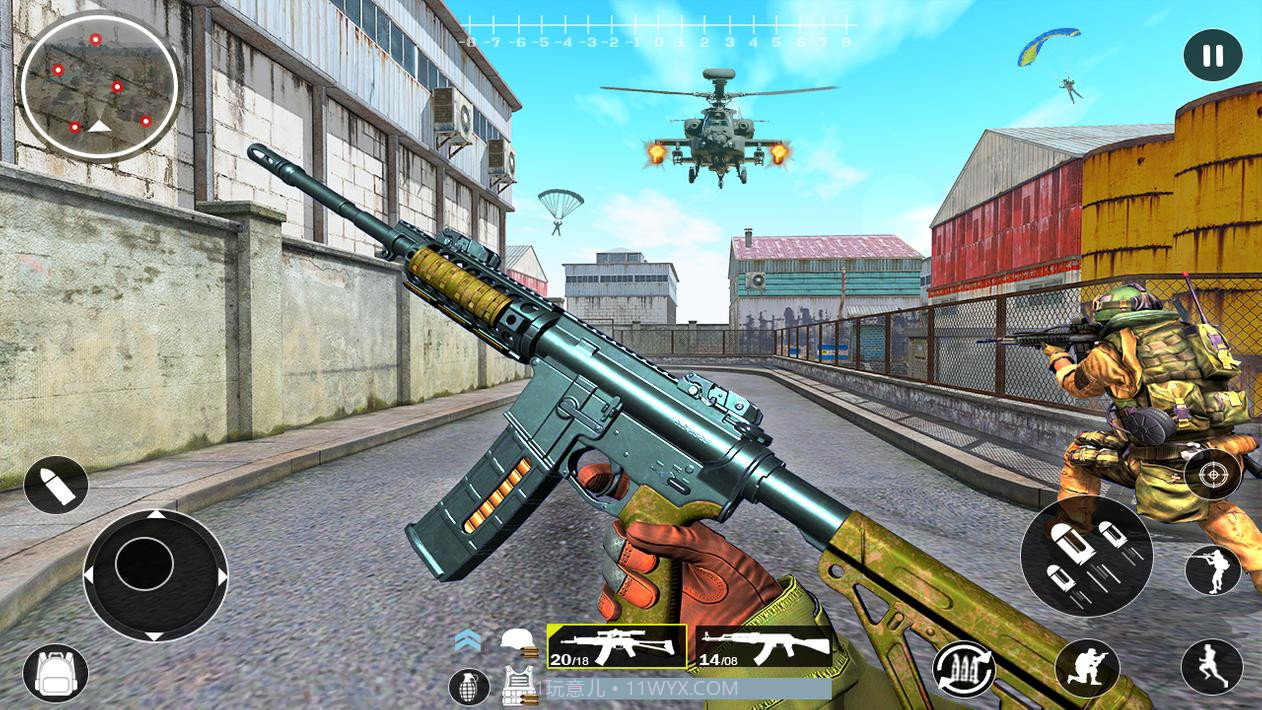
Task: Throw a grenade using the grenade icon
Action: (468, 686)
